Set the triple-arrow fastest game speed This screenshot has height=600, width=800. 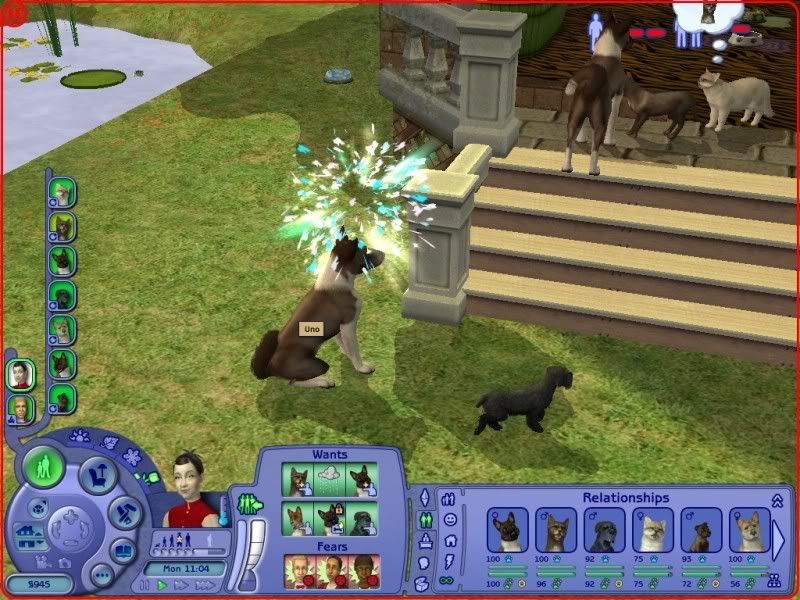tap(205, 585)
